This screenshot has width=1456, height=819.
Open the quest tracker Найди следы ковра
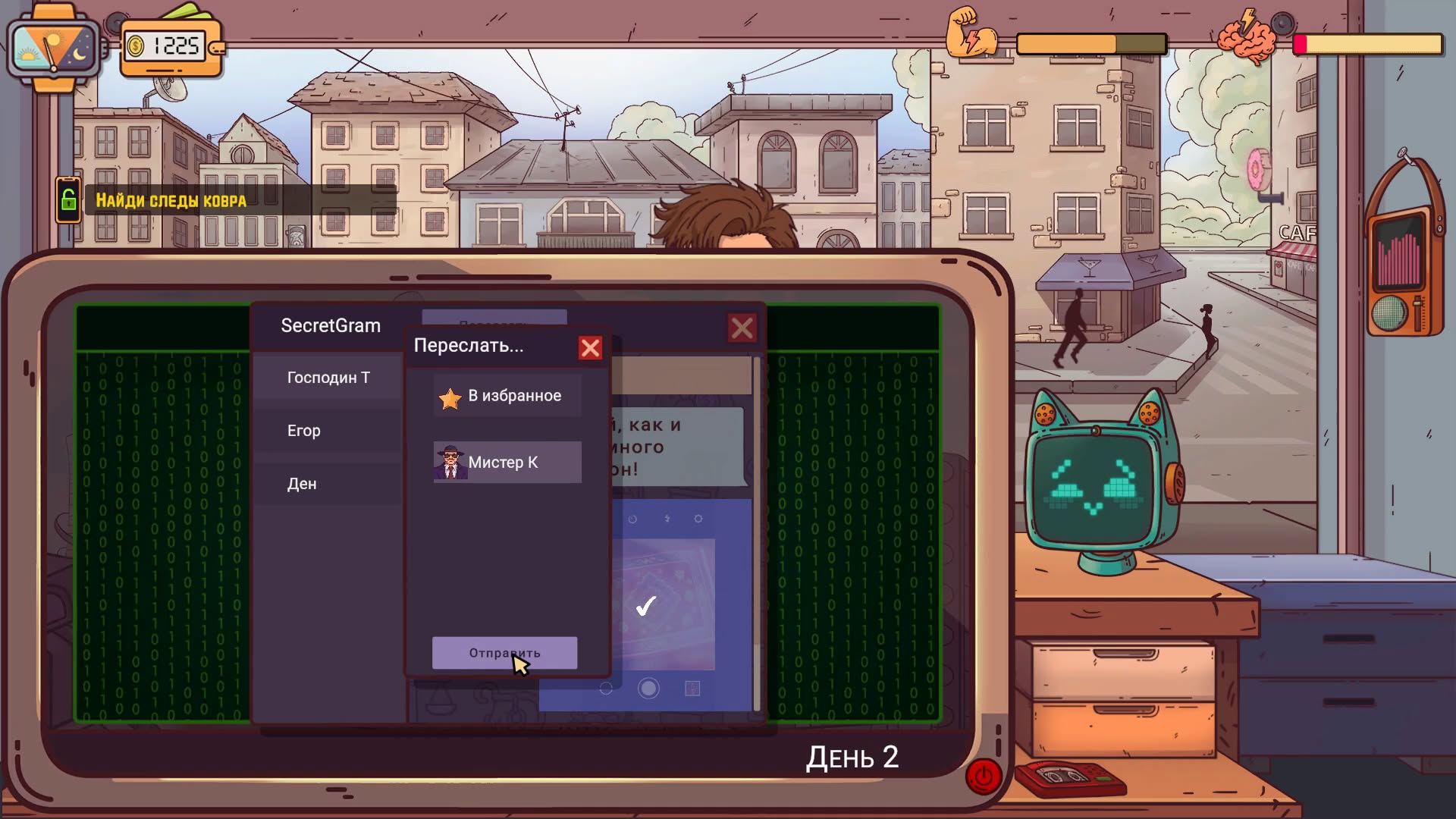coord(171,201)
